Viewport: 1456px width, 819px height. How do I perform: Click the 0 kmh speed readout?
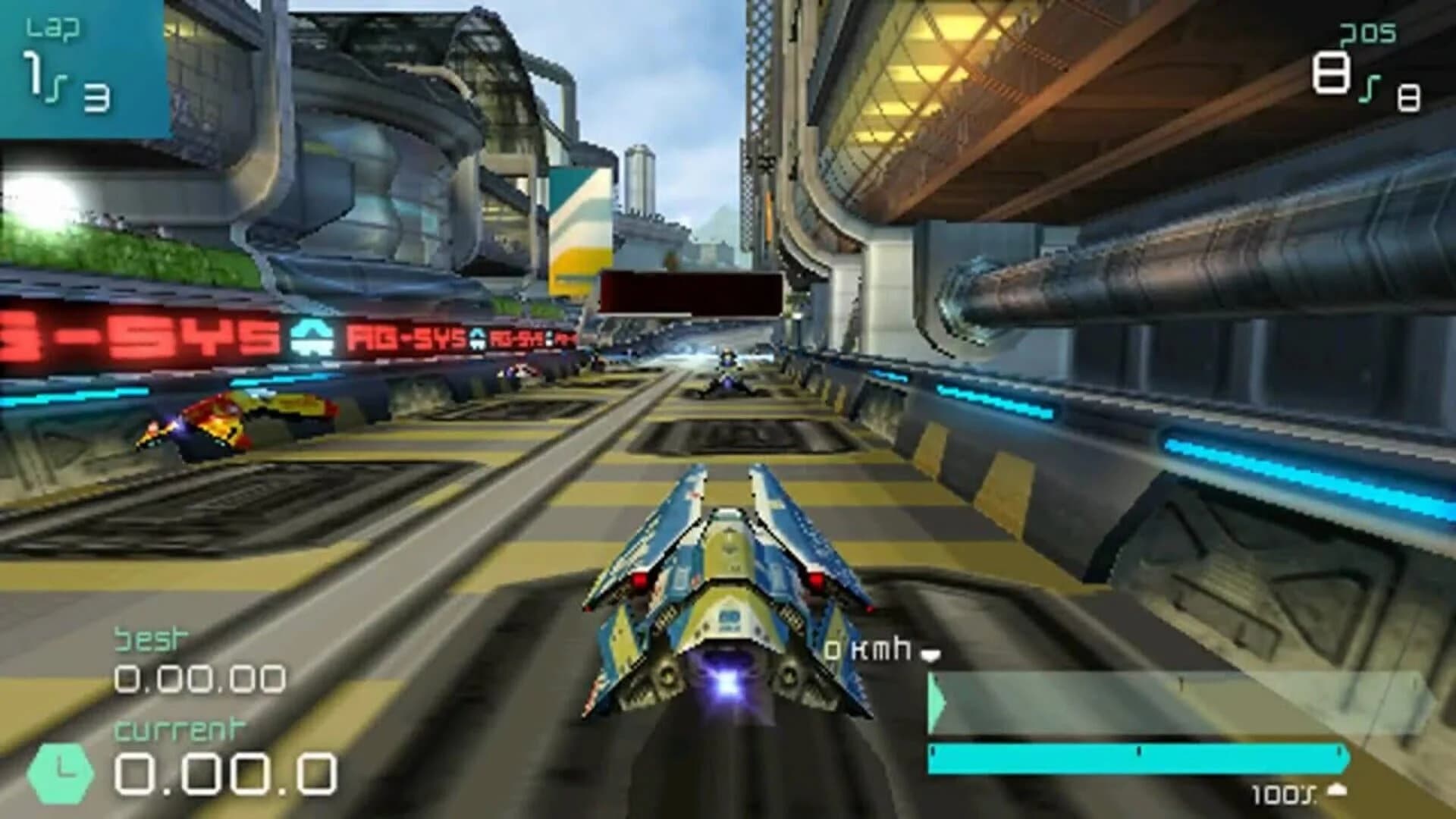click(x=868, y=649)
